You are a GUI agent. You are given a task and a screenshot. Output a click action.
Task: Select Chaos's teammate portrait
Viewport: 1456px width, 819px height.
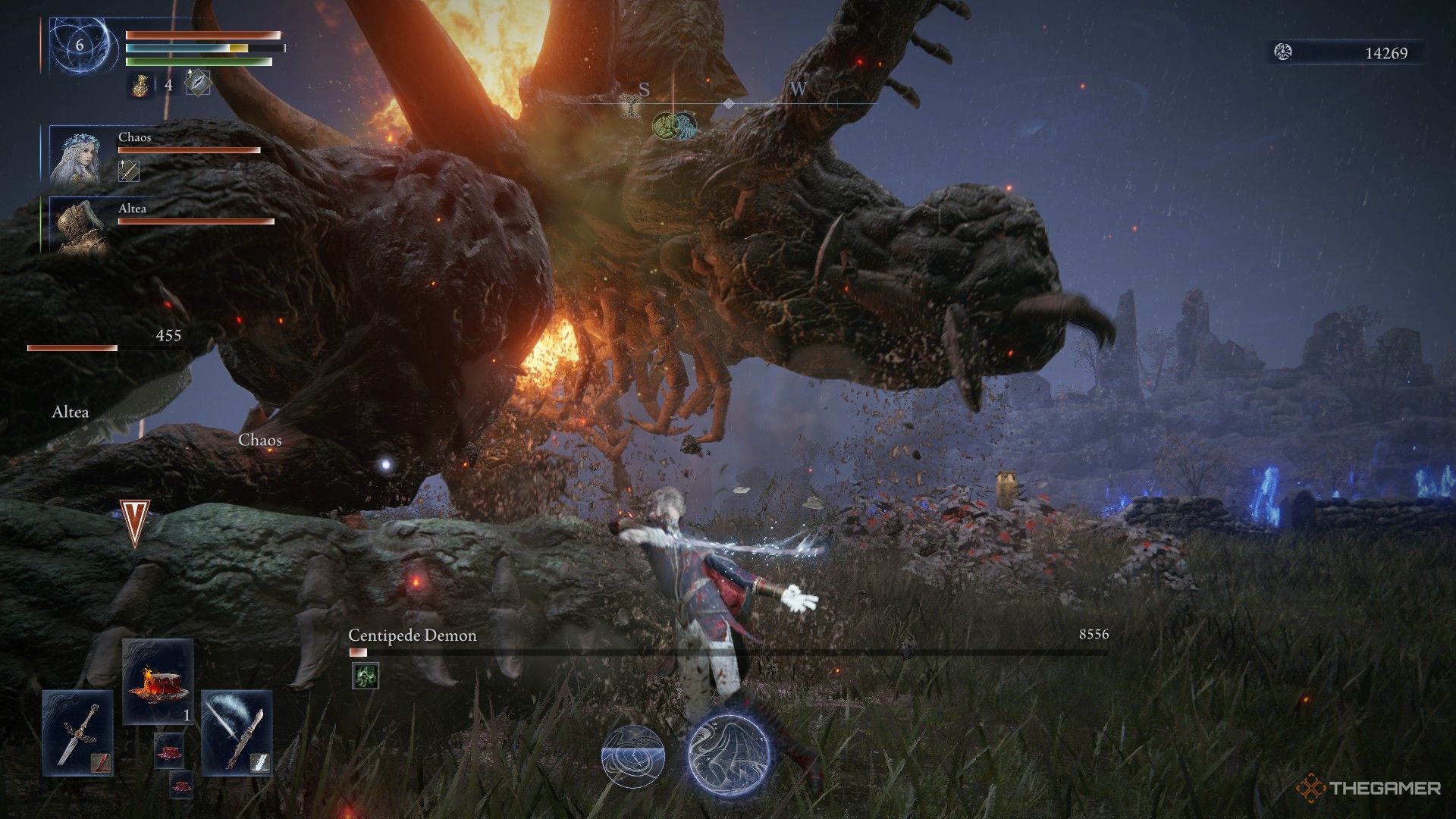tap(76, 155)
